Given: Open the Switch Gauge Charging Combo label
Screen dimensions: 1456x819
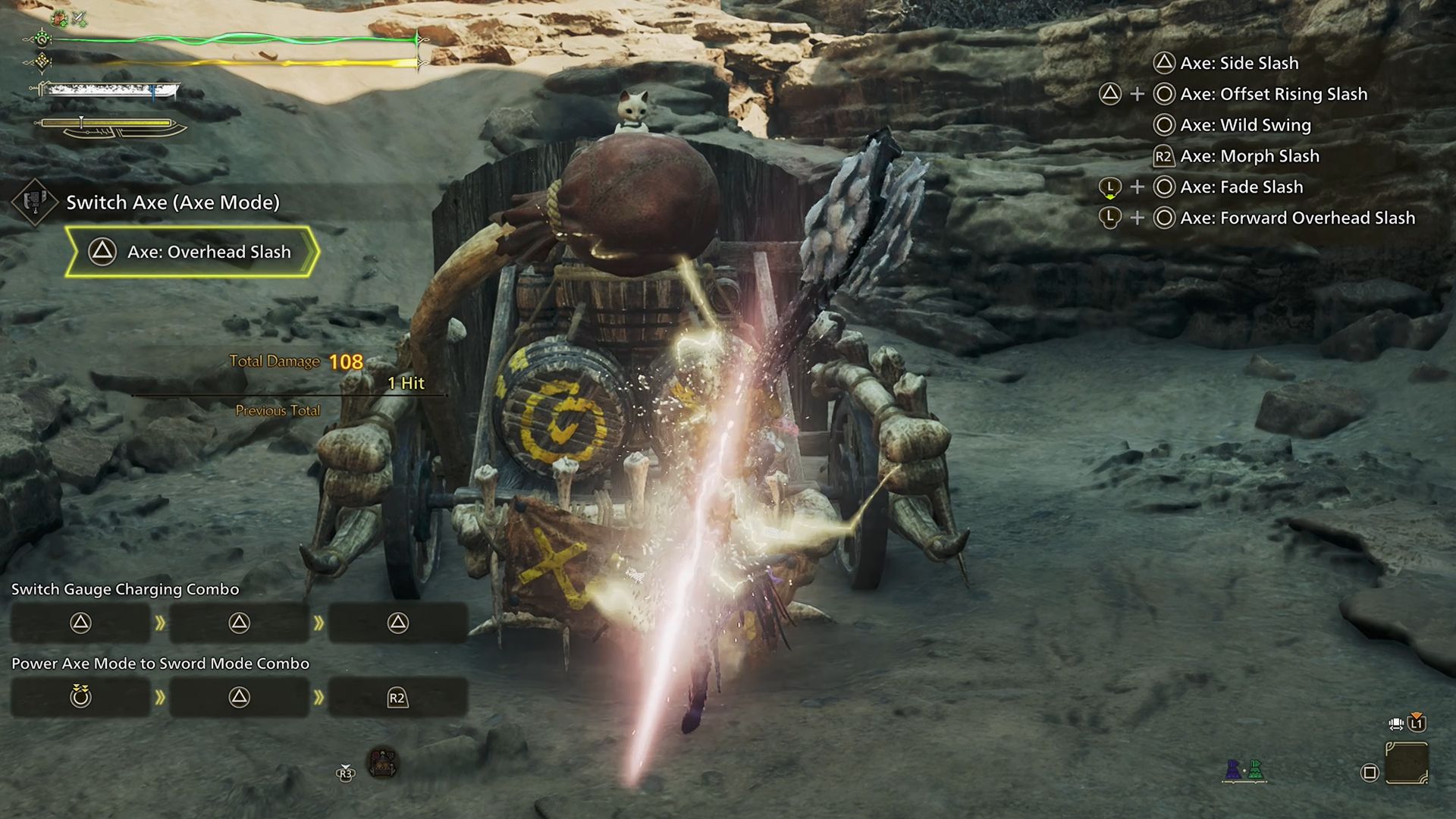Looking at the screenshot, I should (125, 589).
